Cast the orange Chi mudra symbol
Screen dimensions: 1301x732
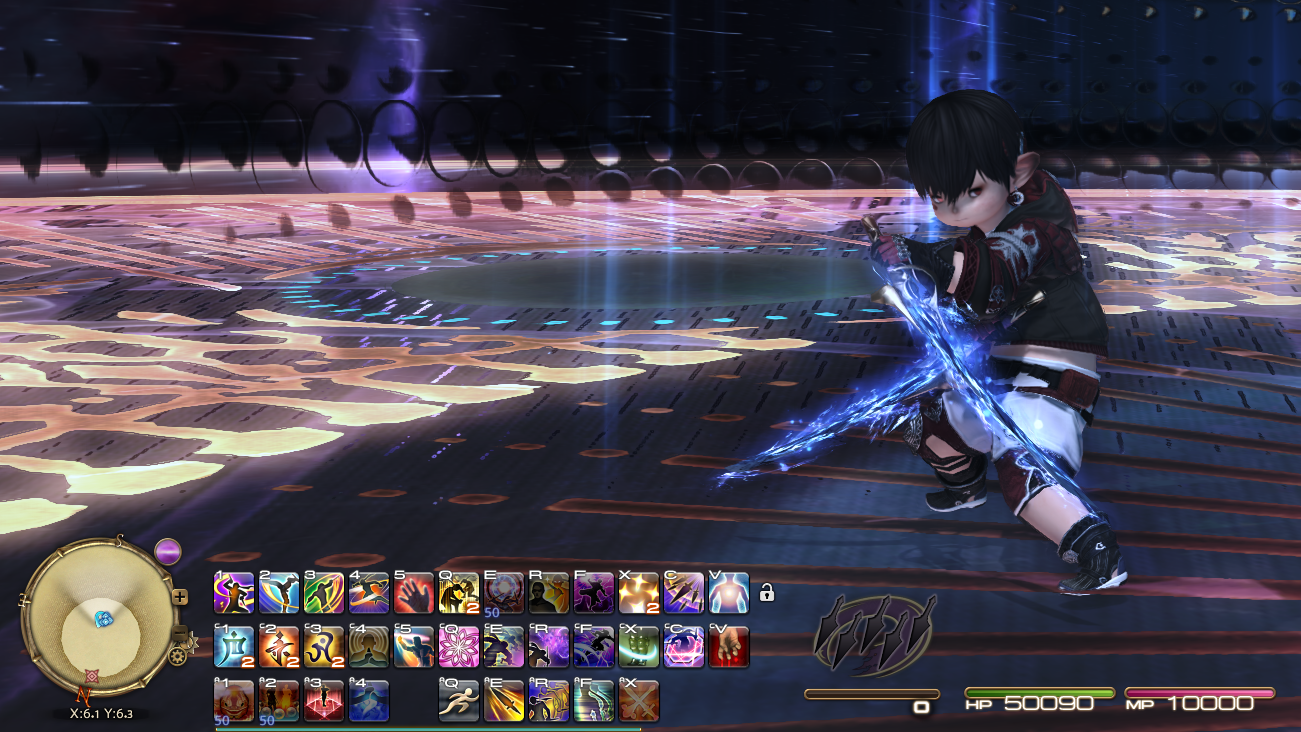[x=279, y=647]
